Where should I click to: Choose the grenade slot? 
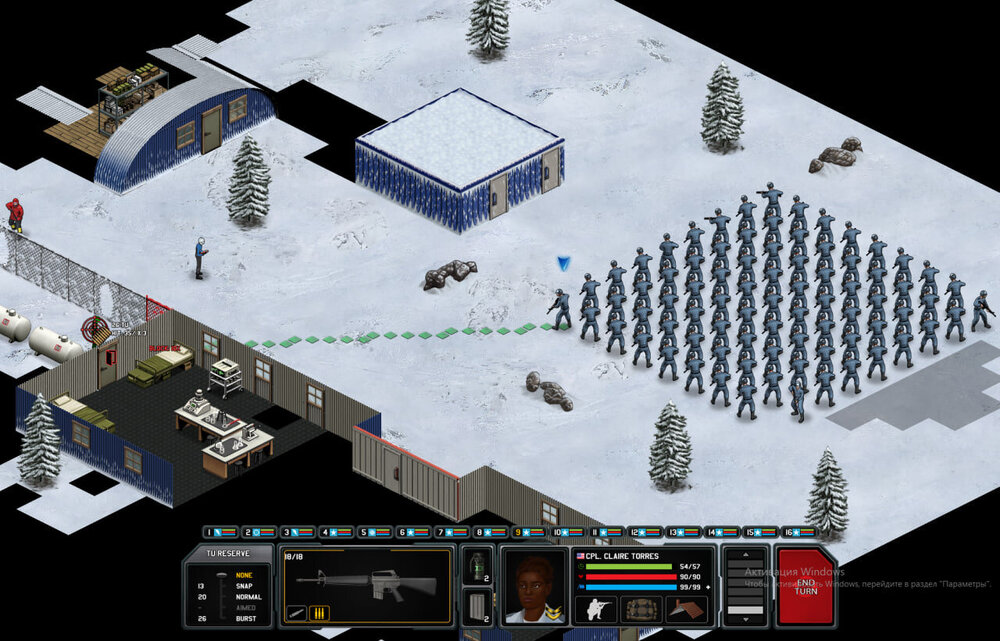[x=478, y=565]
